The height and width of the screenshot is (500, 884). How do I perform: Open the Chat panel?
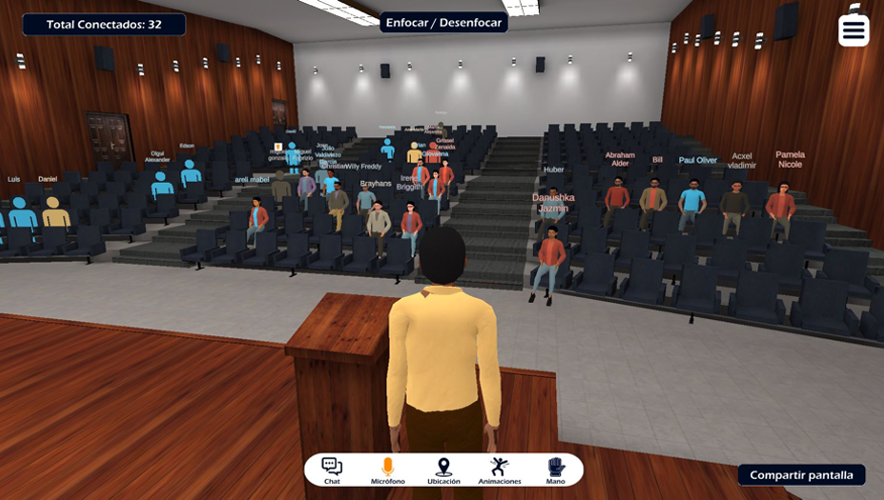(x=332, y=470)
